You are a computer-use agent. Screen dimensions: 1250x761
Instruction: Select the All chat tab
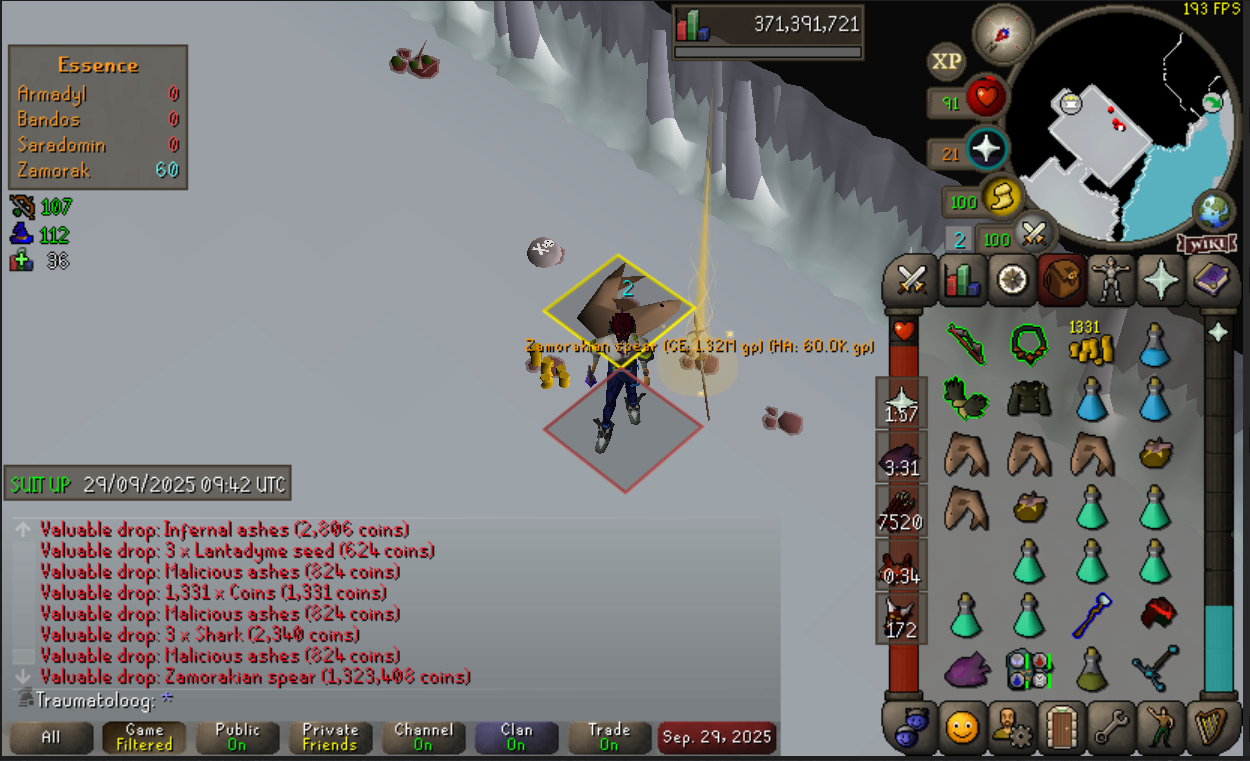[x=51, y=738]
